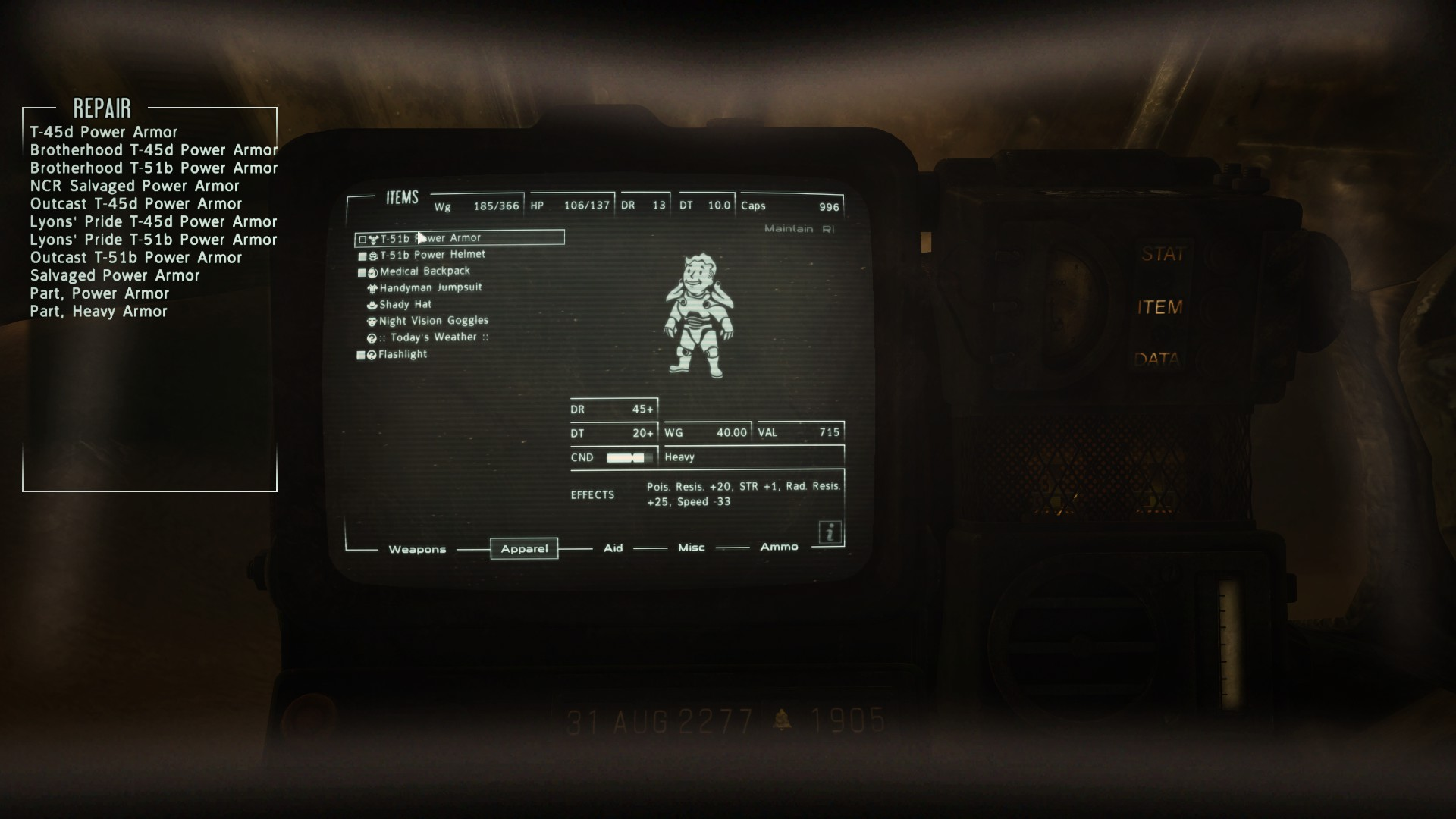Open the info icon near the Ammo tab

click(830, 533)
